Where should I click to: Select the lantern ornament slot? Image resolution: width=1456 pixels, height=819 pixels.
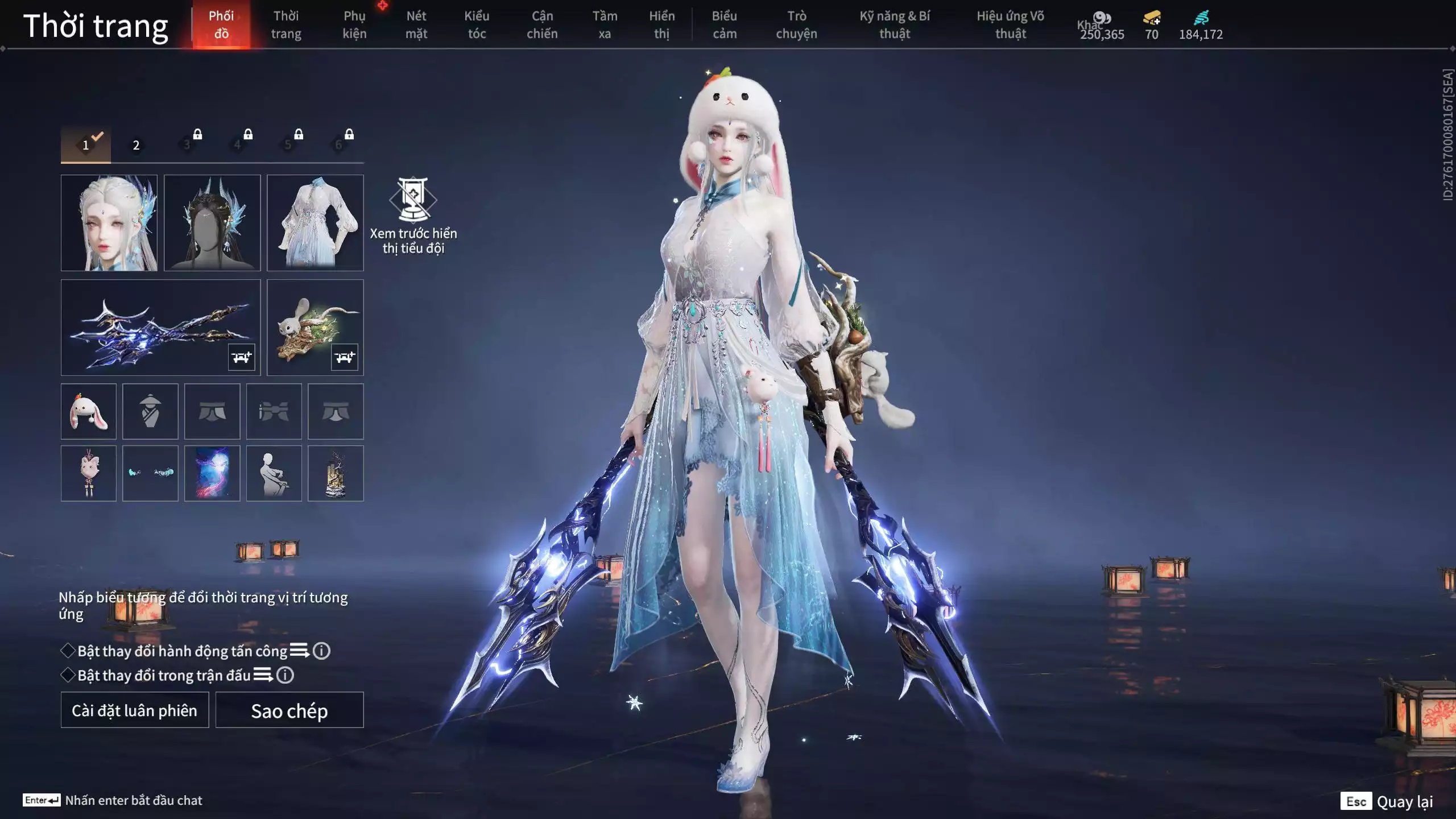[x=336, y=473]
